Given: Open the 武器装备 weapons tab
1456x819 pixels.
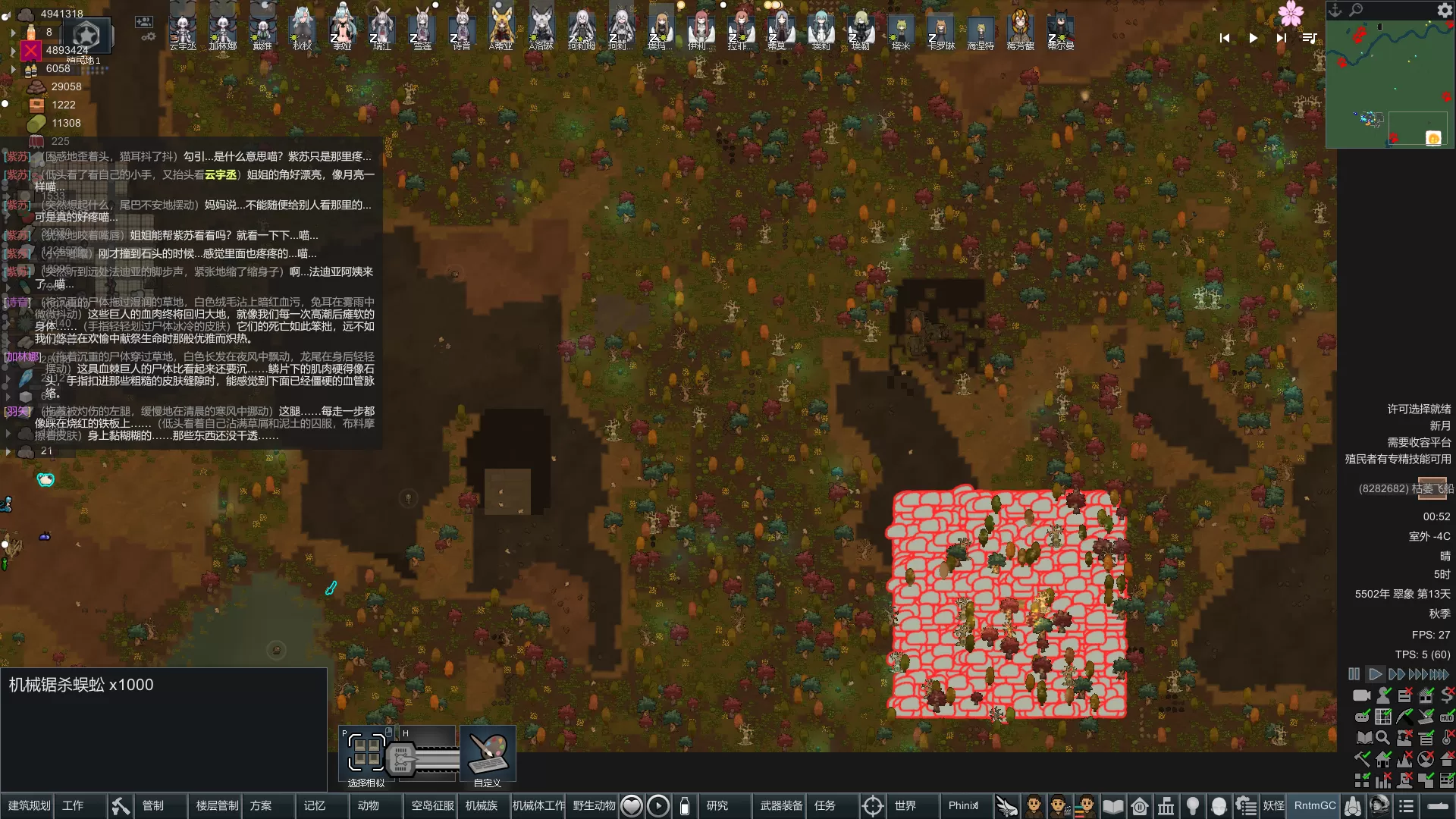Looking at the screenshot, I should [781, 805].
